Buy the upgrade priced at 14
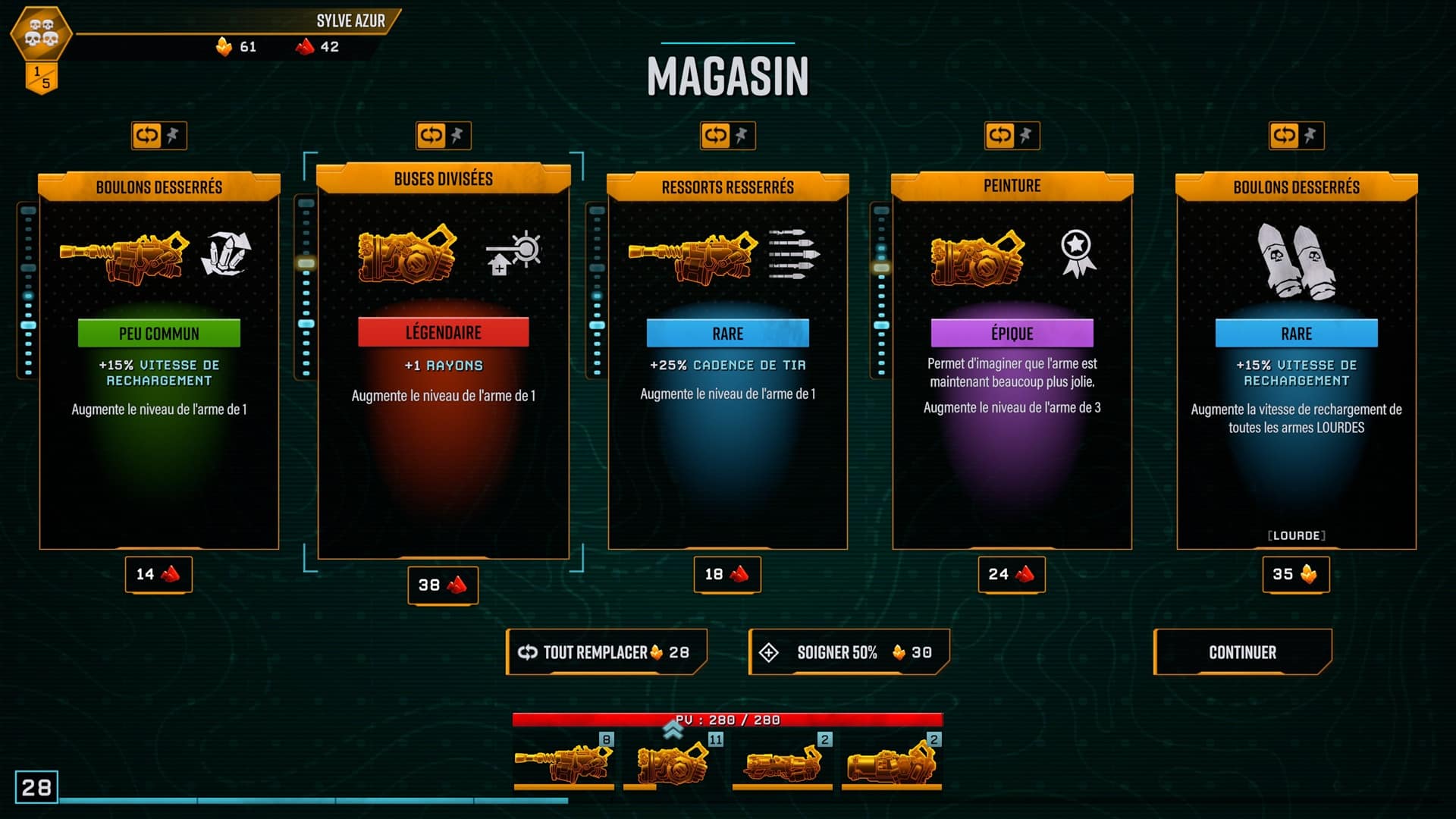Screen dimensions: 1456x819 point(158,574)
